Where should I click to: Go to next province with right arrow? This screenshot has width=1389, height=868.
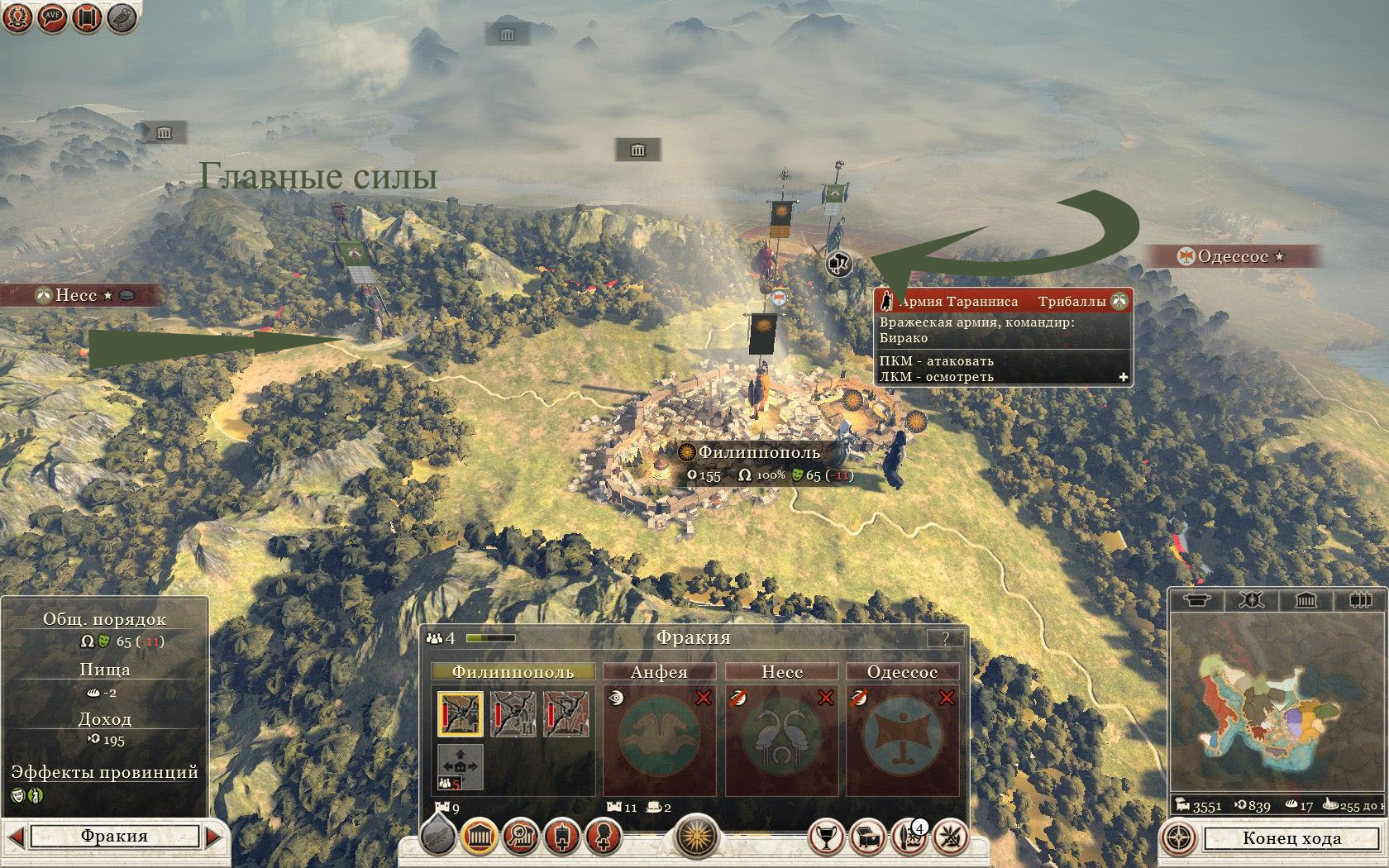(213, 836)
